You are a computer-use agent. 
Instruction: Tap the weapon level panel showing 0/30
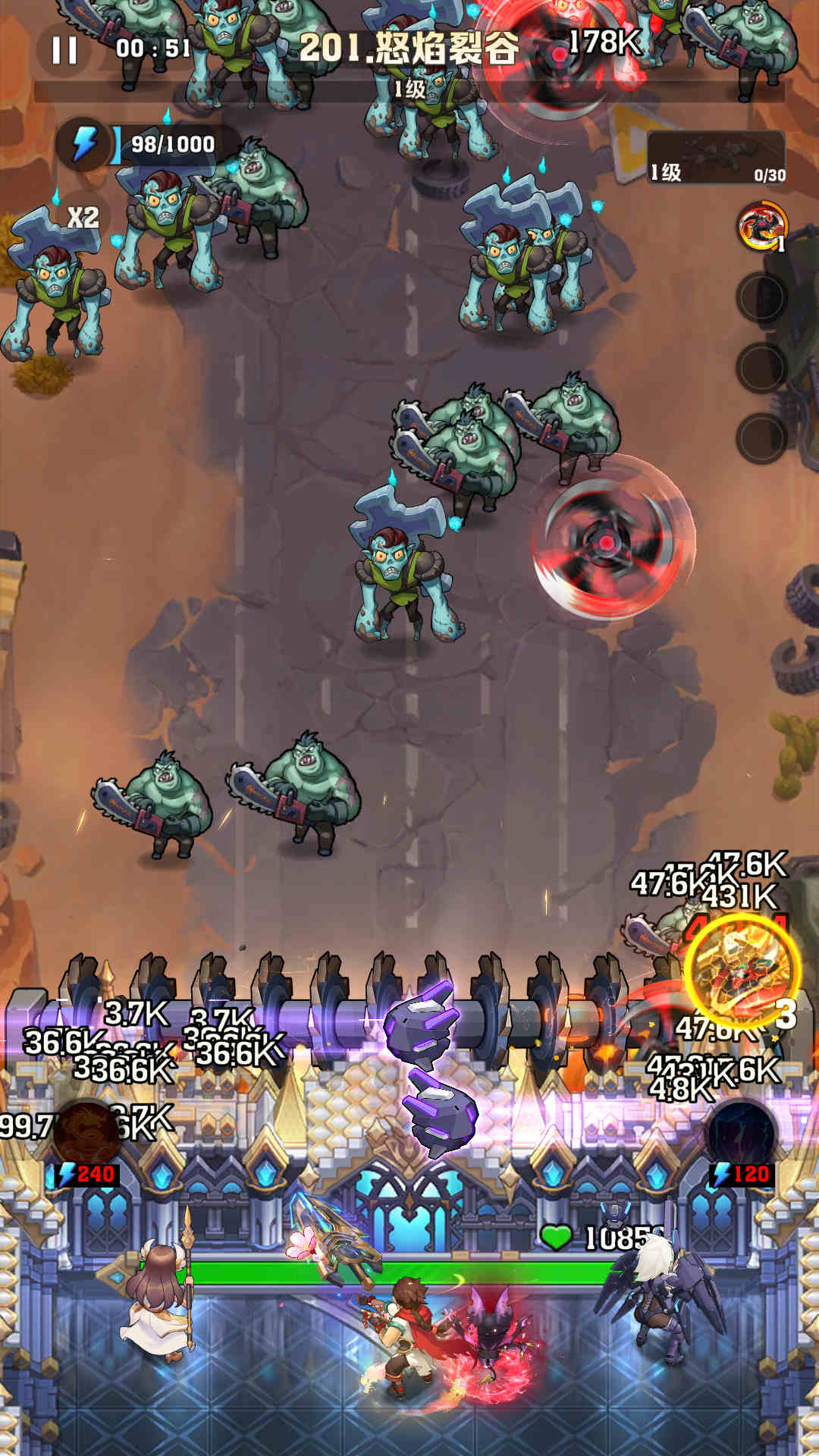coord(716,158)
